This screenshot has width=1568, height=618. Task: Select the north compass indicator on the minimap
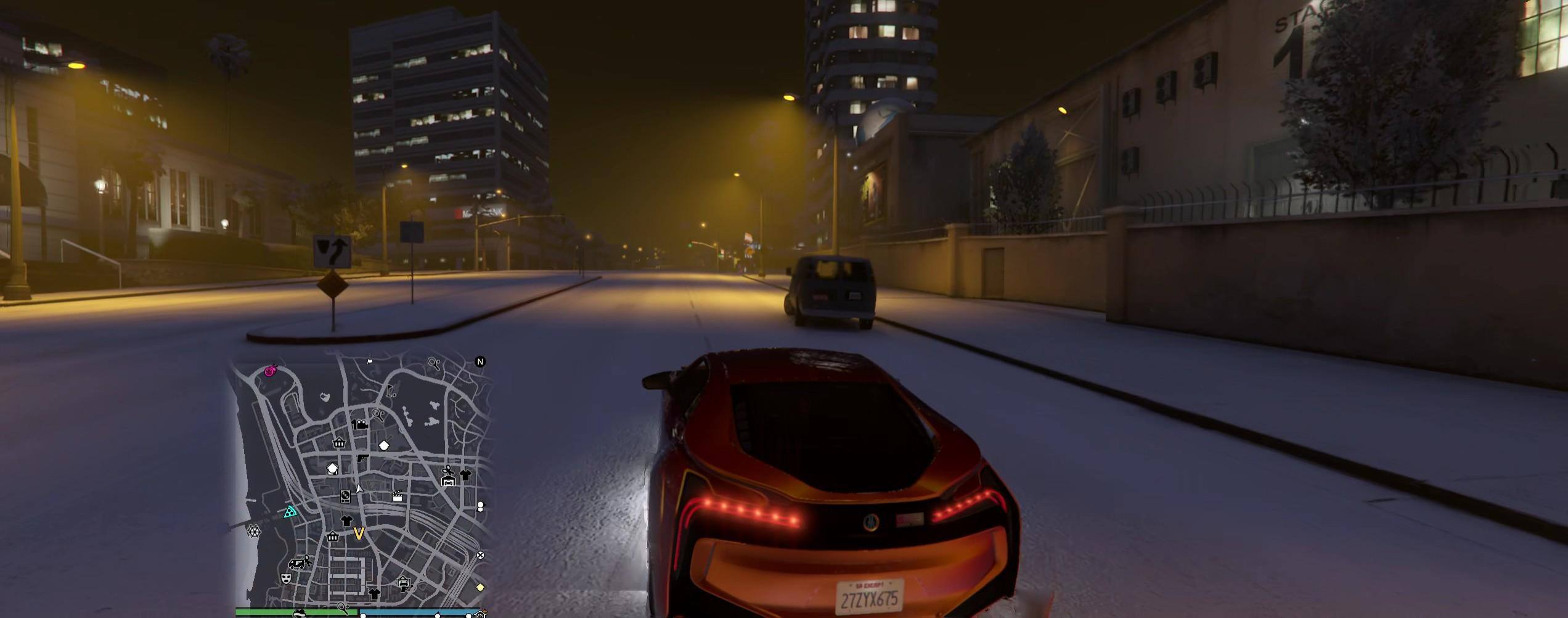tap(480, 362)
